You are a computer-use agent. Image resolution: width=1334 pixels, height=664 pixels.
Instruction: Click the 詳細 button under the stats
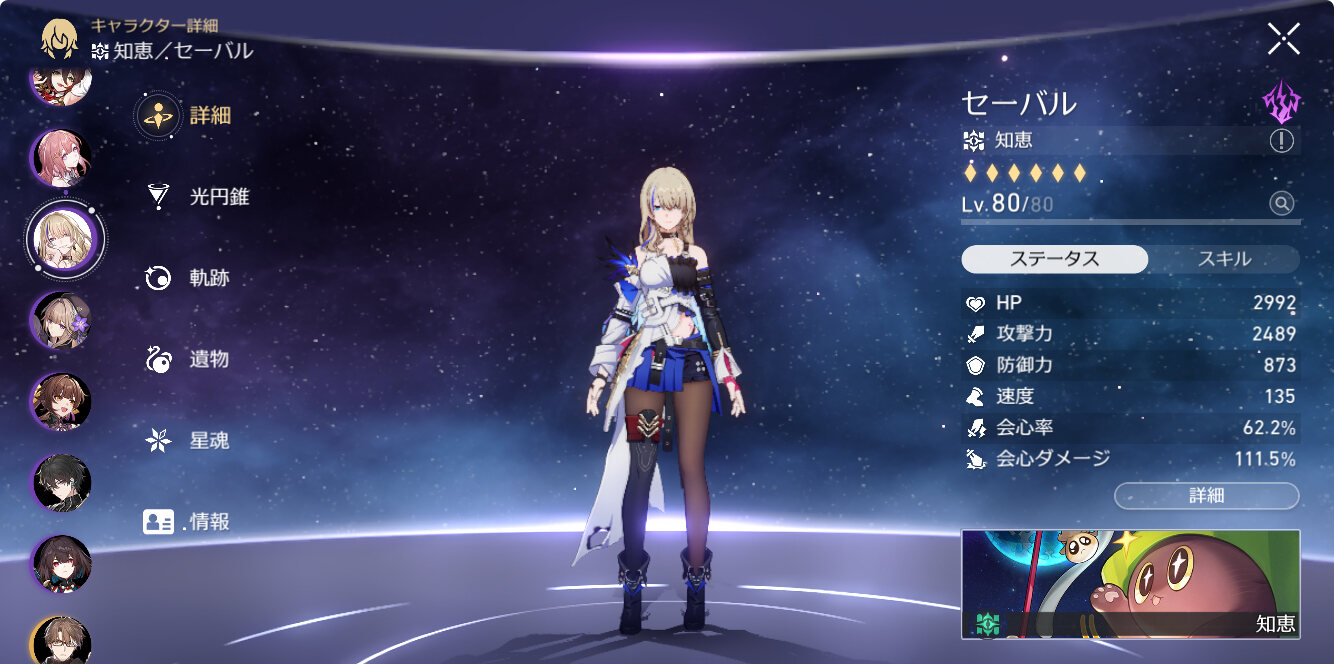point(1206,496)
